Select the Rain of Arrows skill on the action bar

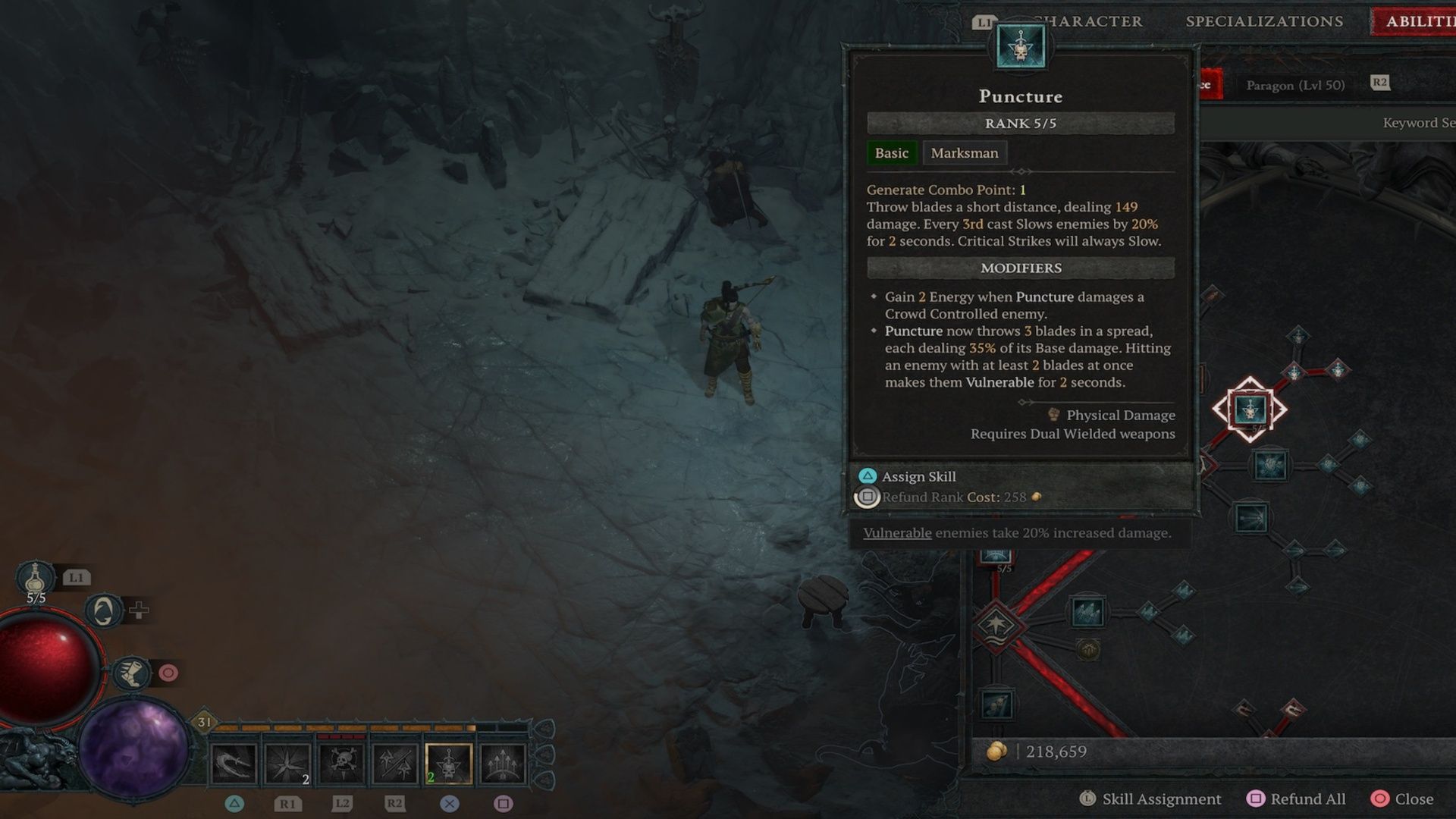point(504,763)
